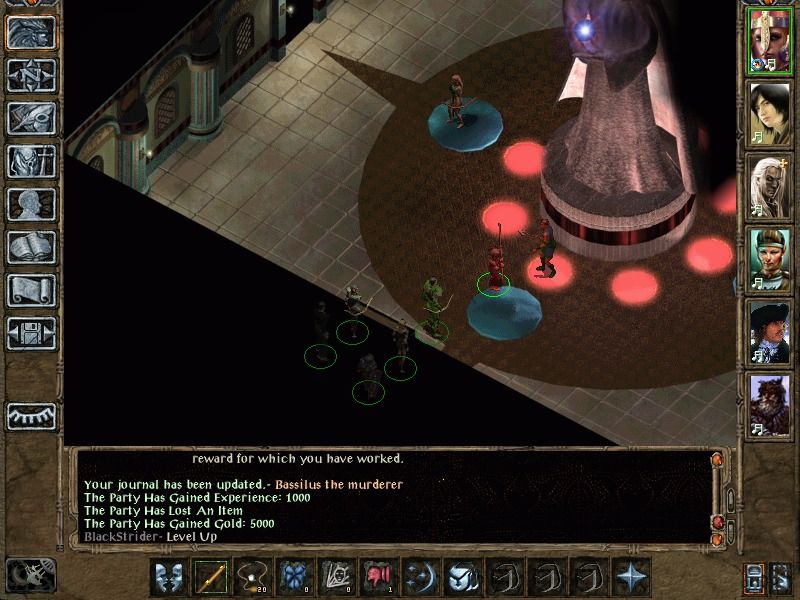800x600 pixels.
Task: Open the area map with compass icon
Action: pyautogui.click(x=31, y=74)
